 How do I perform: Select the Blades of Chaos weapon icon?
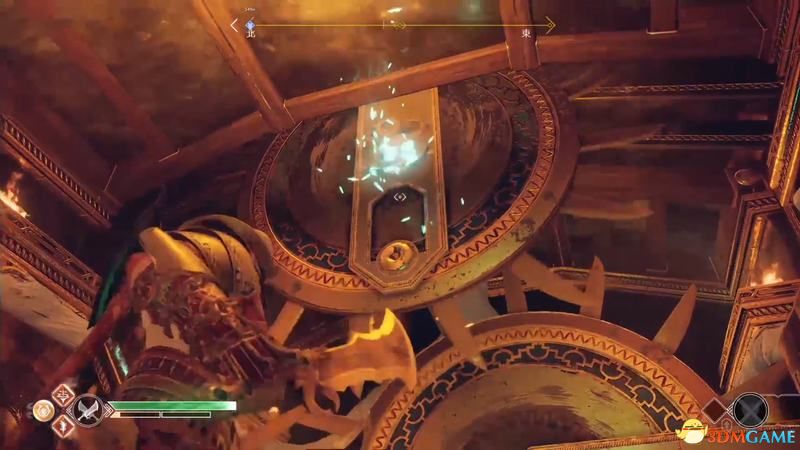coord(88,410)
